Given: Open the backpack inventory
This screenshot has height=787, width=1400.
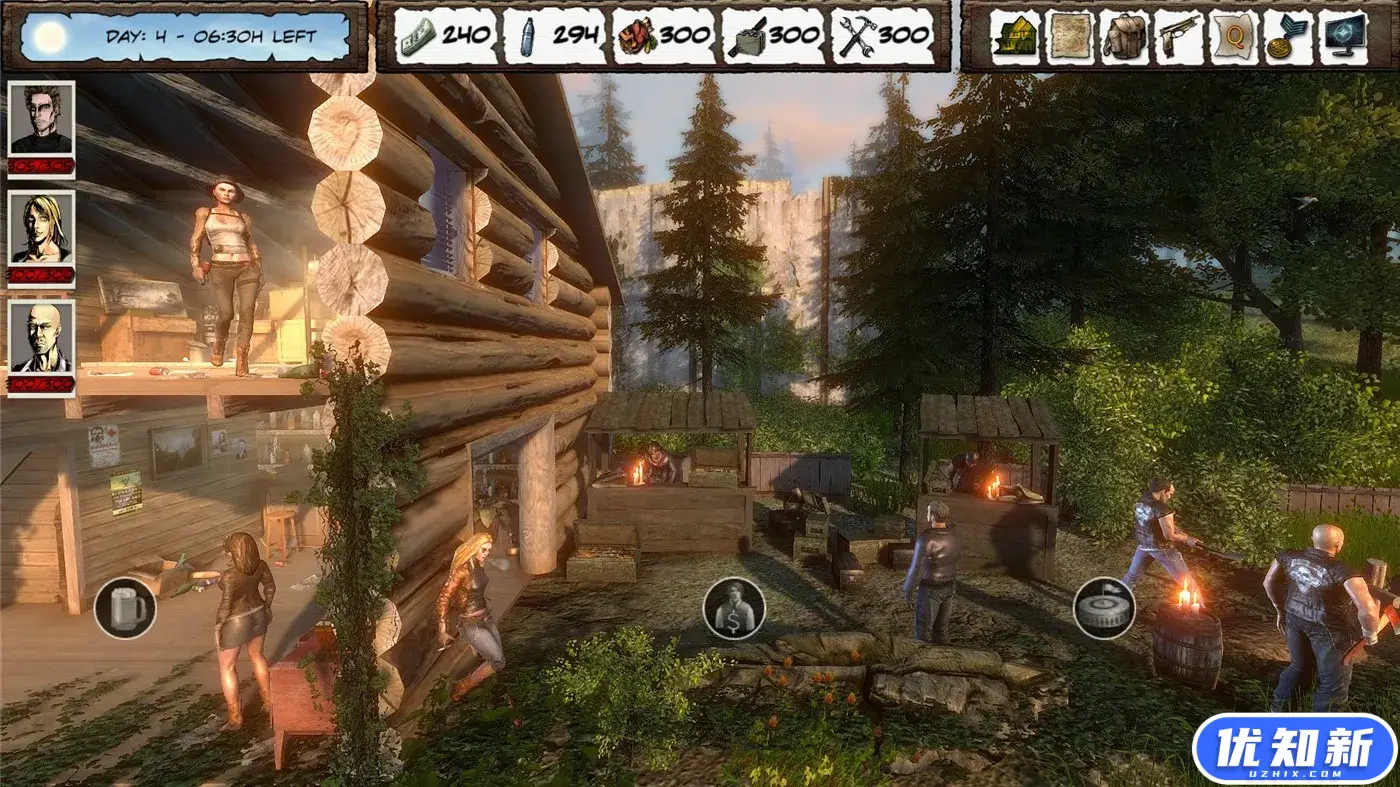Looking at the screenshot, I should [x=1124, y=37].
